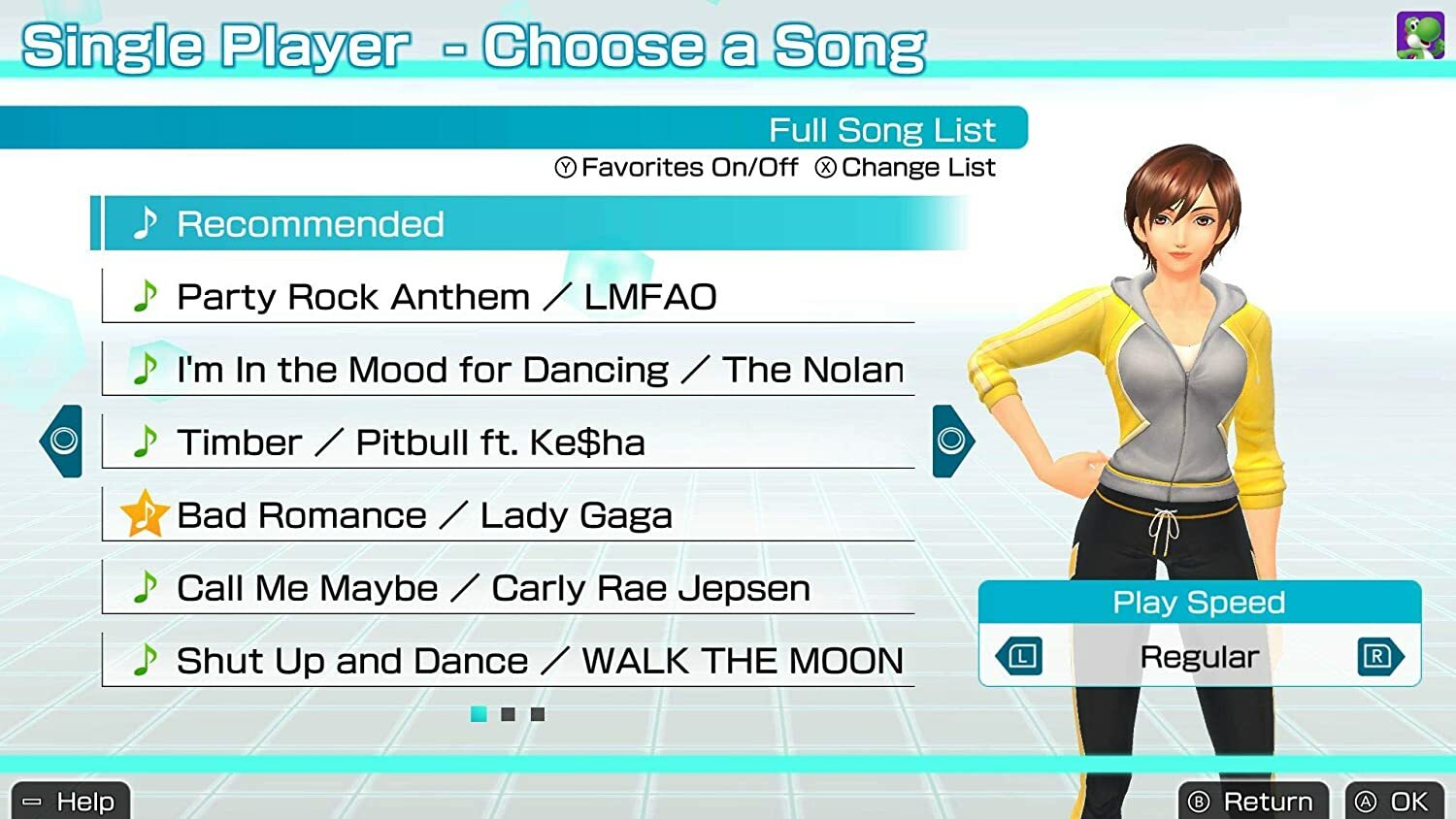Click the music note beside Party Rock Anthem
Viewport: 1456px width, 819px height.
pos(147,296)
